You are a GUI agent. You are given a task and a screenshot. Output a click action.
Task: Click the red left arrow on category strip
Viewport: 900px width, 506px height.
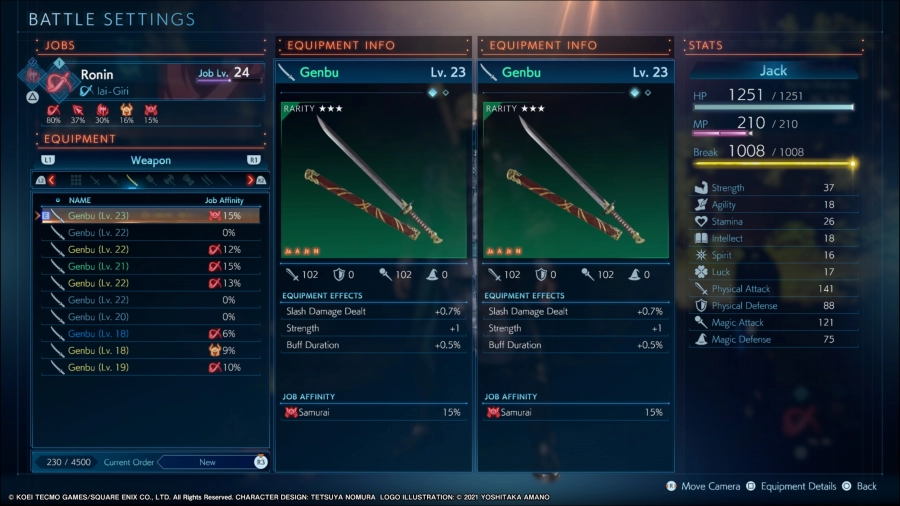(51, 181)
